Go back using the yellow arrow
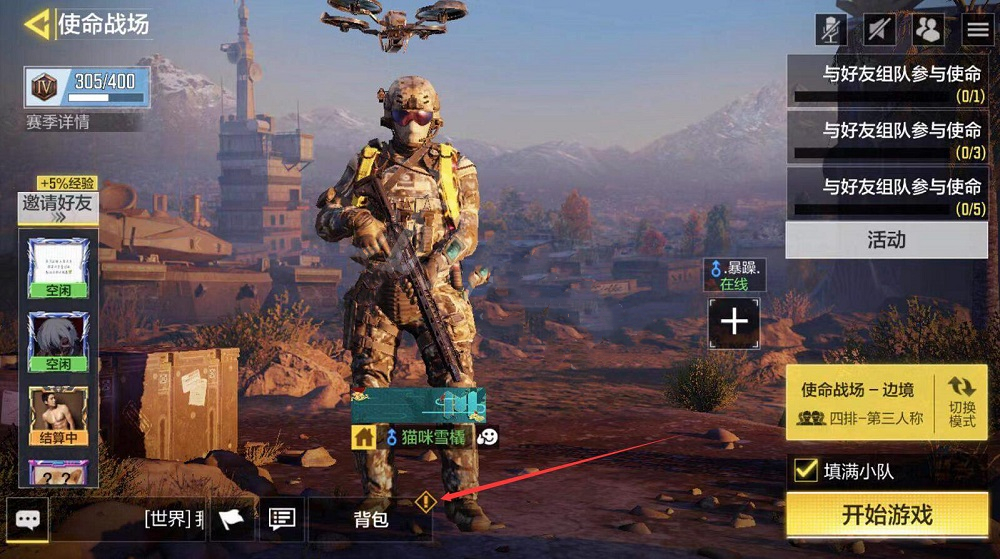1000x559 pixels. 38,24
